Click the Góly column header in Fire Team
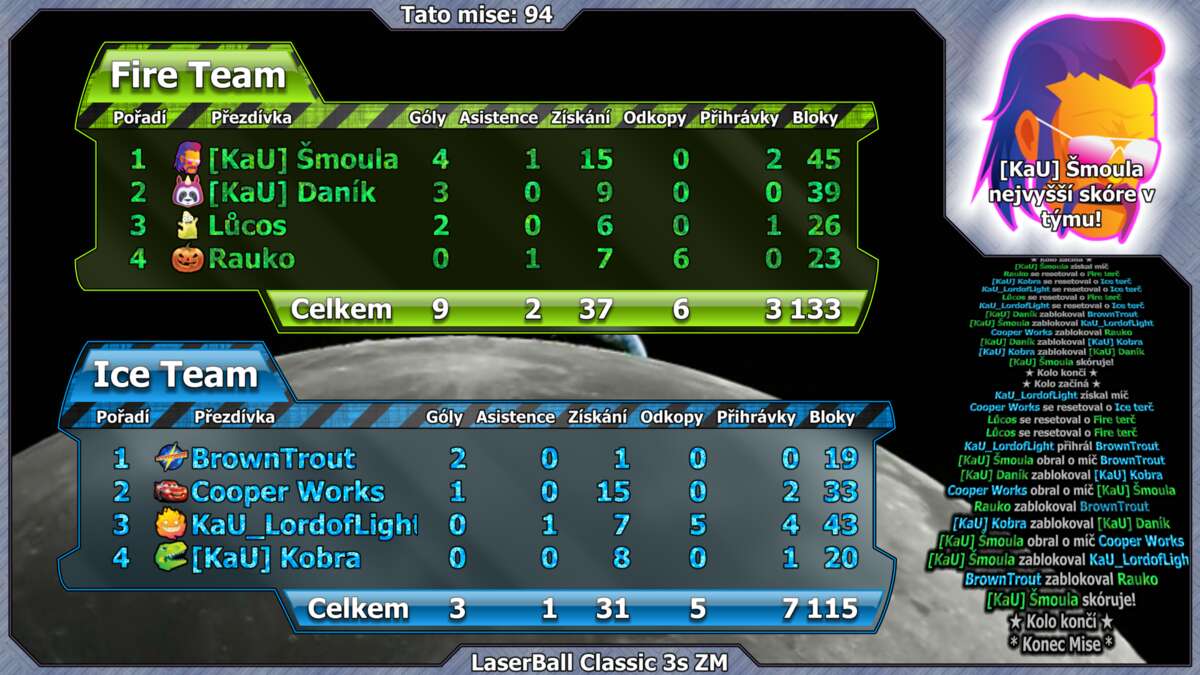The width and height of the screenshot is (1200, 675). (x=427, y=118)
